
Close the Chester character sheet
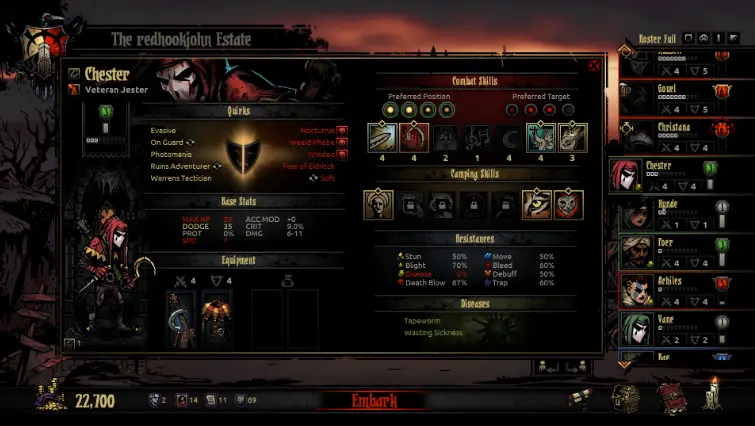point(594,66)
